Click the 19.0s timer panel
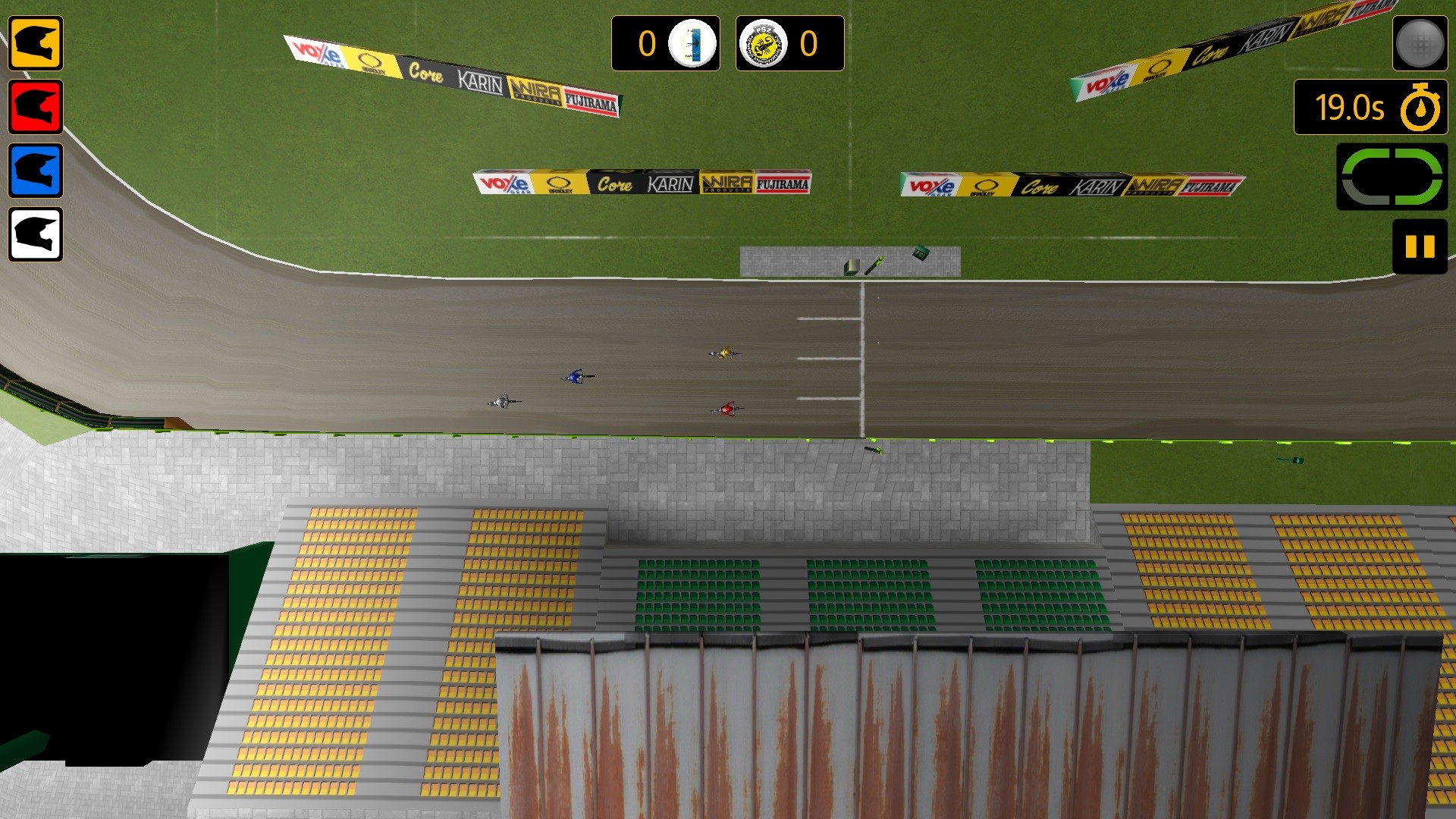The image size is (1456, 819). [x=1351, y=106]
